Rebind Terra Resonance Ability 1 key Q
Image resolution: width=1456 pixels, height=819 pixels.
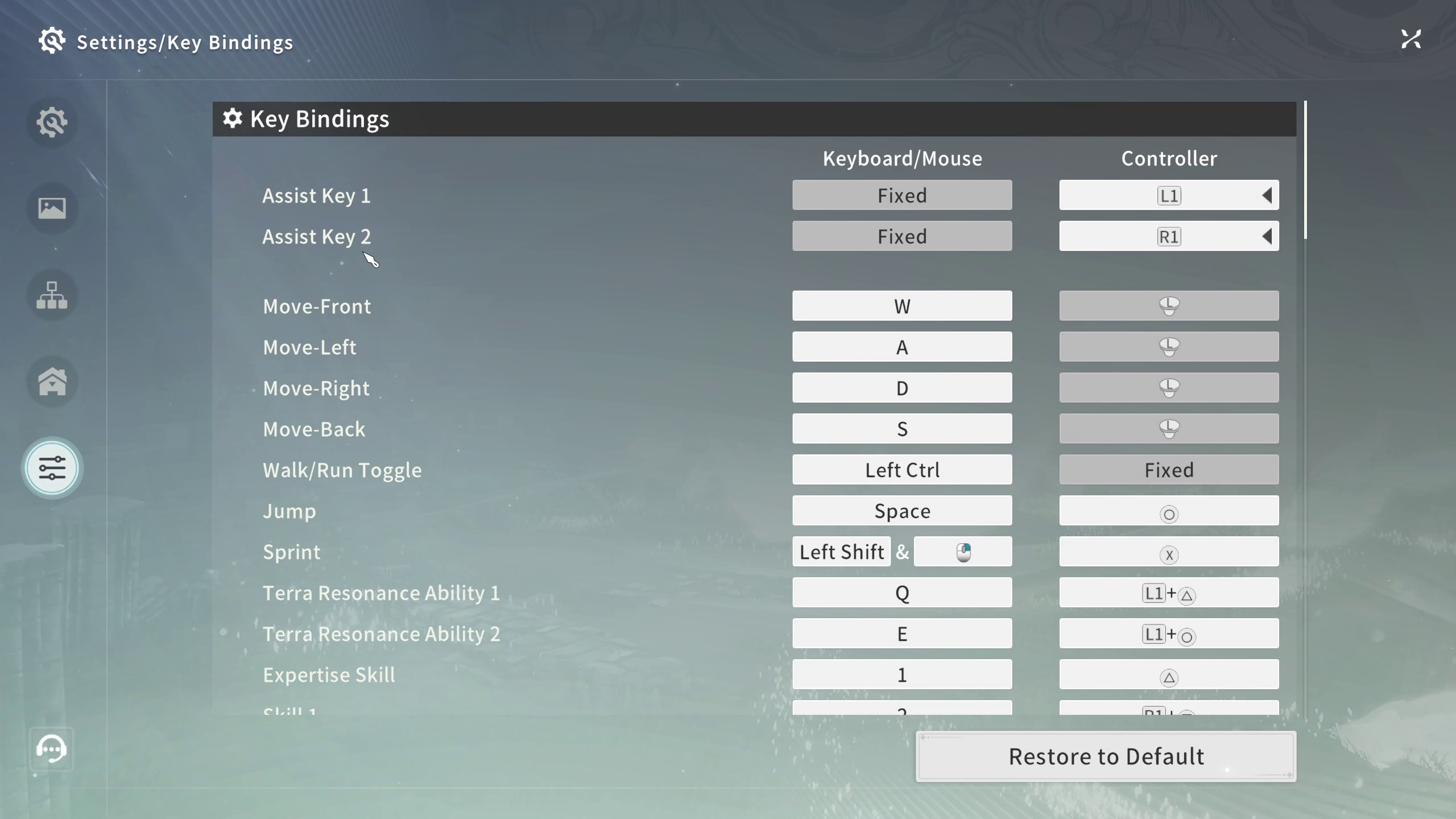[x=902, y=593]
